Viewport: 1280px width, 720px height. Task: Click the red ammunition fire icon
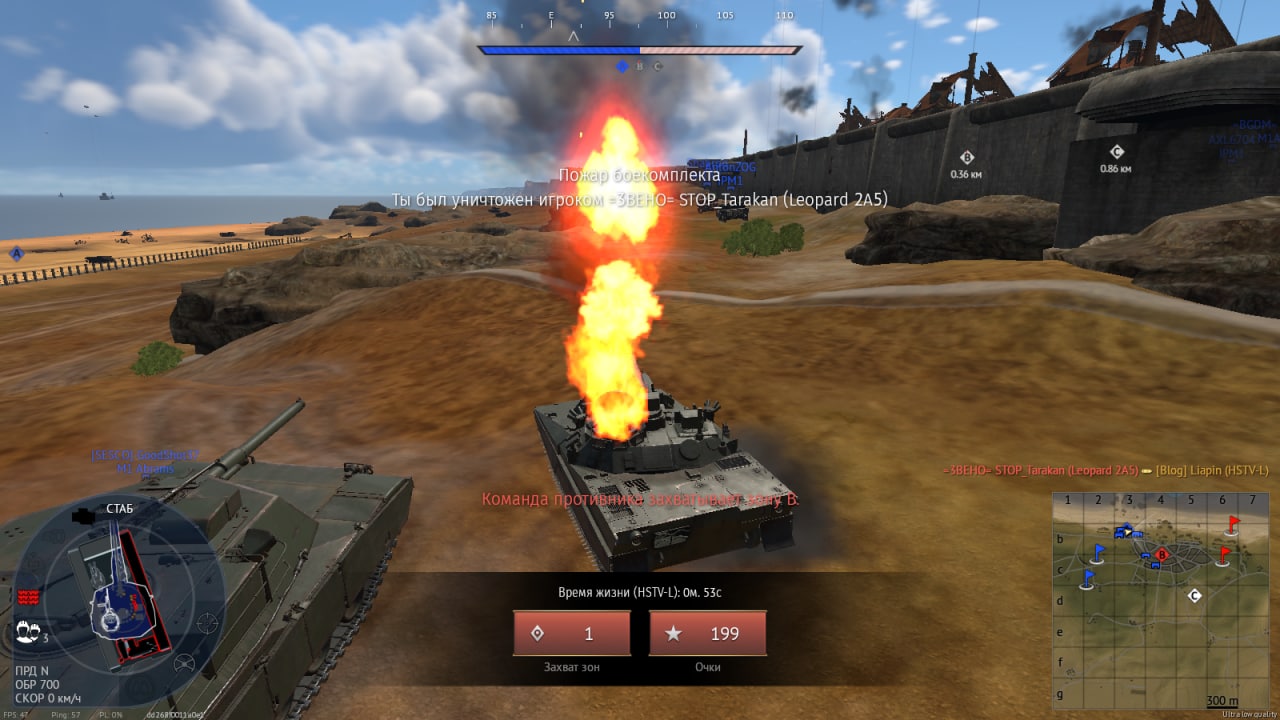(x=28, y=597)
